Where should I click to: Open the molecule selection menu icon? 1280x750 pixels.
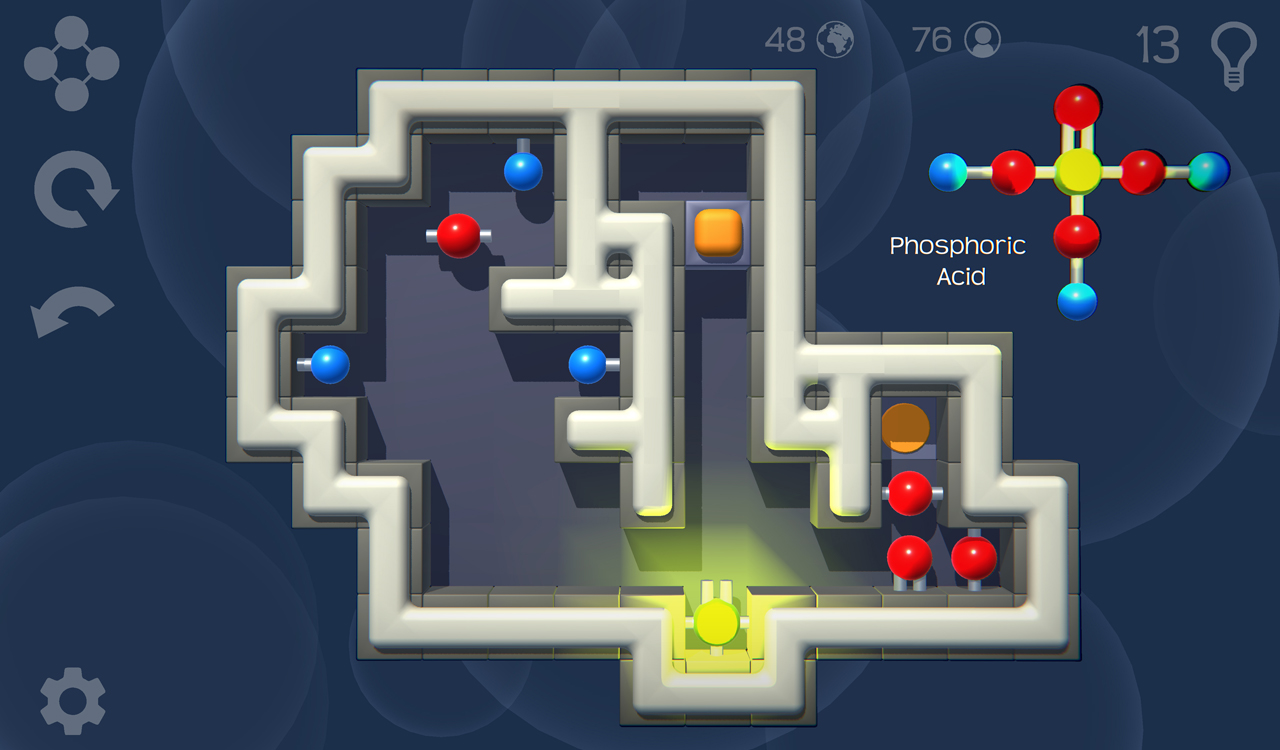pos(70,60)
